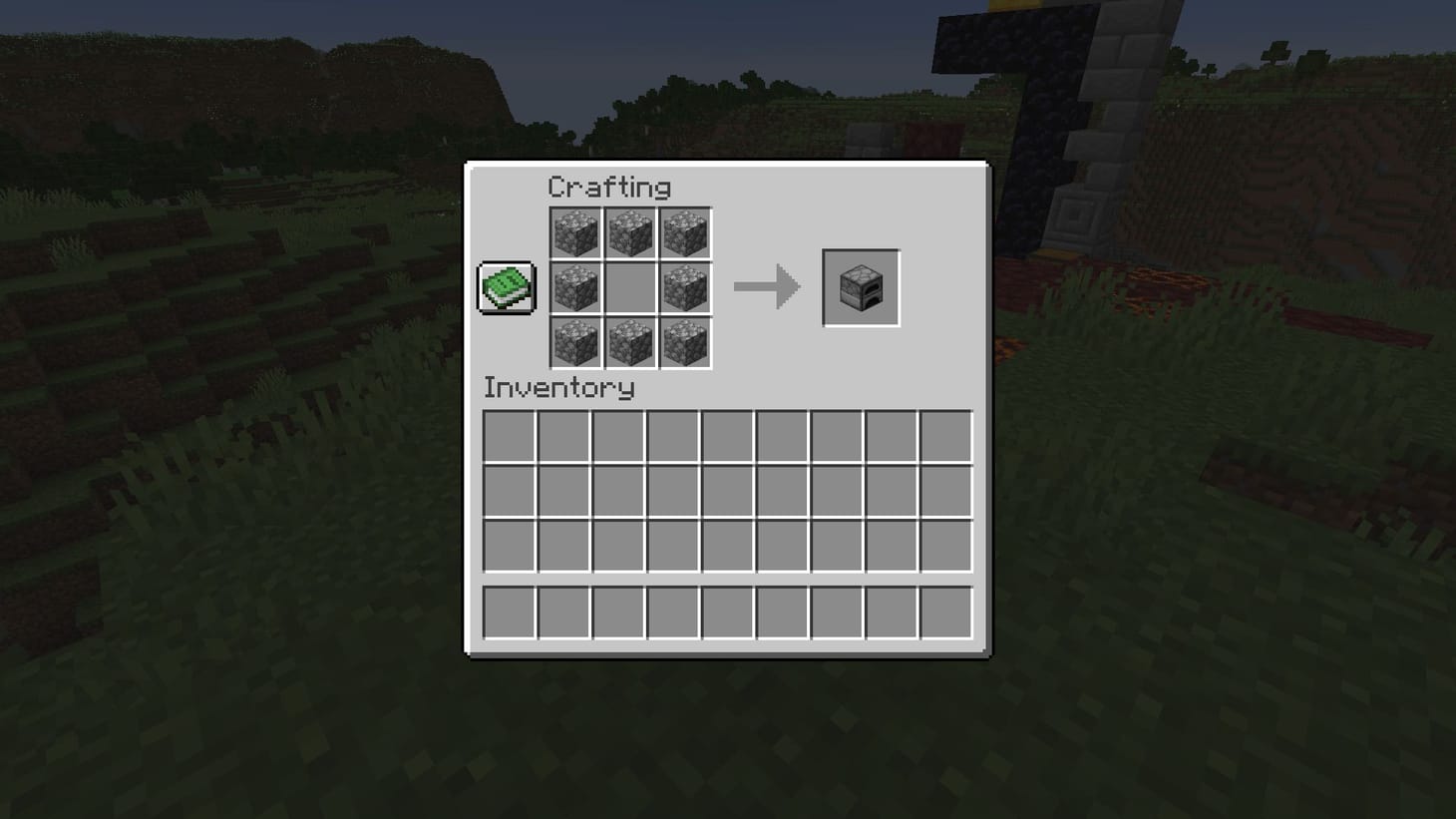Grab the bottom-right cobblestone block
Screen dimensions: 1456x819
point(684,342)
